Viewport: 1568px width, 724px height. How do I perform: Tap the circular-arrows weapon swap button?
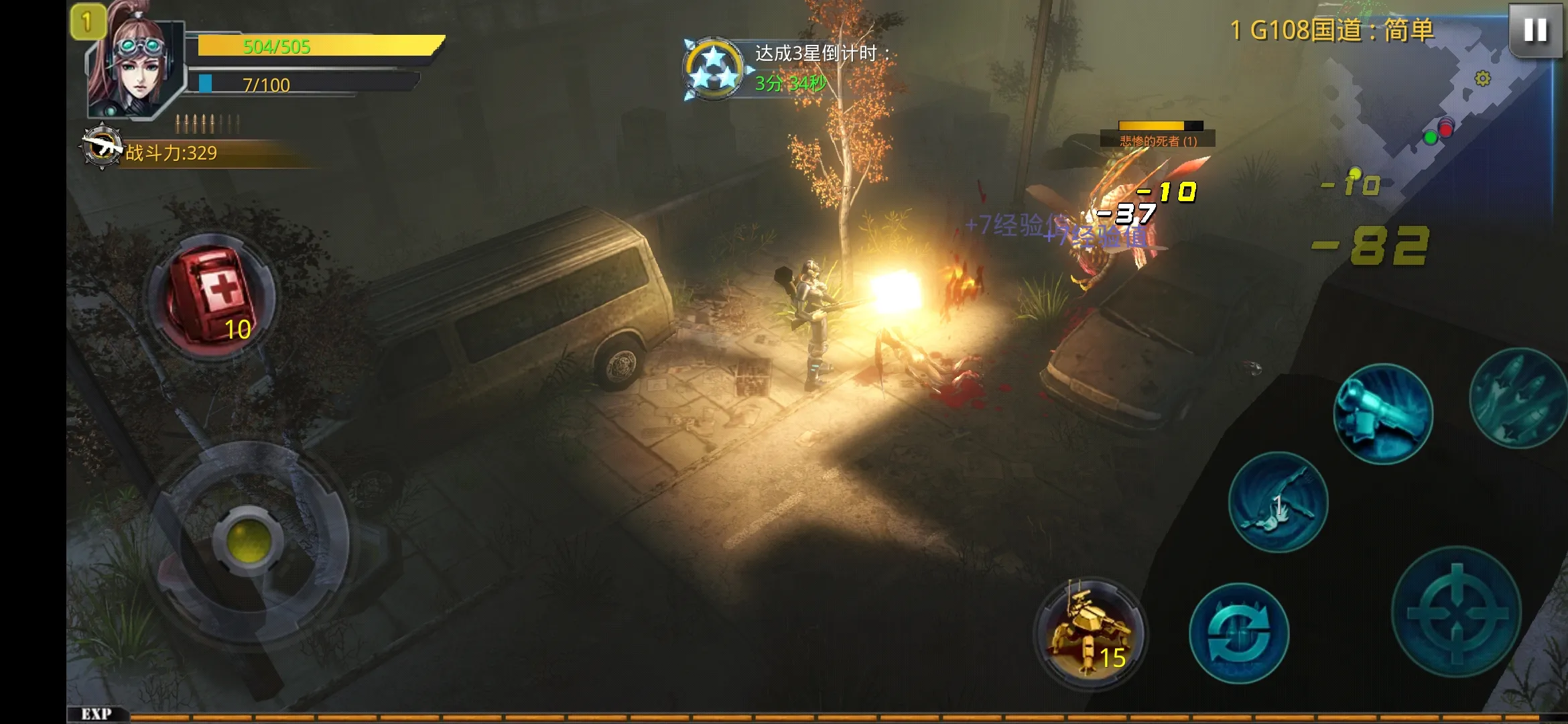click(1239, 633)
